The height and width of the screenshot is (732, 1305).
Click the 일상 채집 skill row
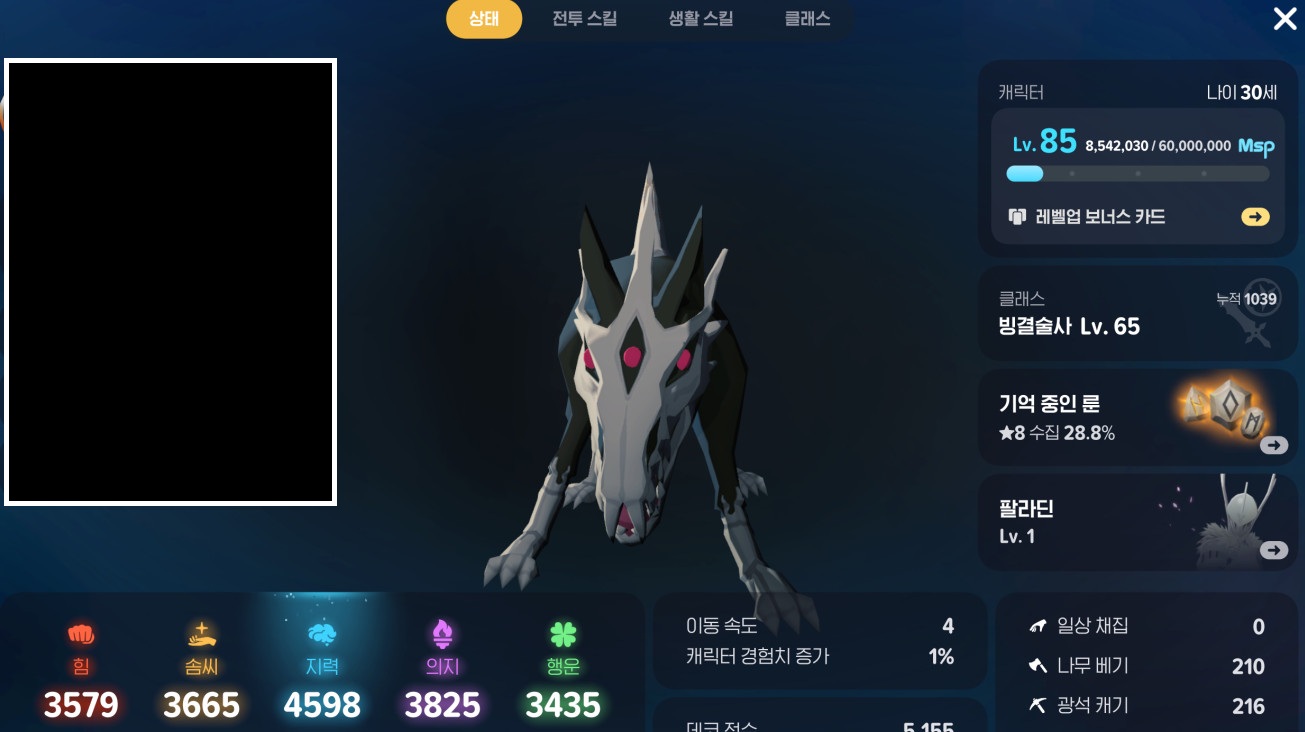[x=1146, y=627]
